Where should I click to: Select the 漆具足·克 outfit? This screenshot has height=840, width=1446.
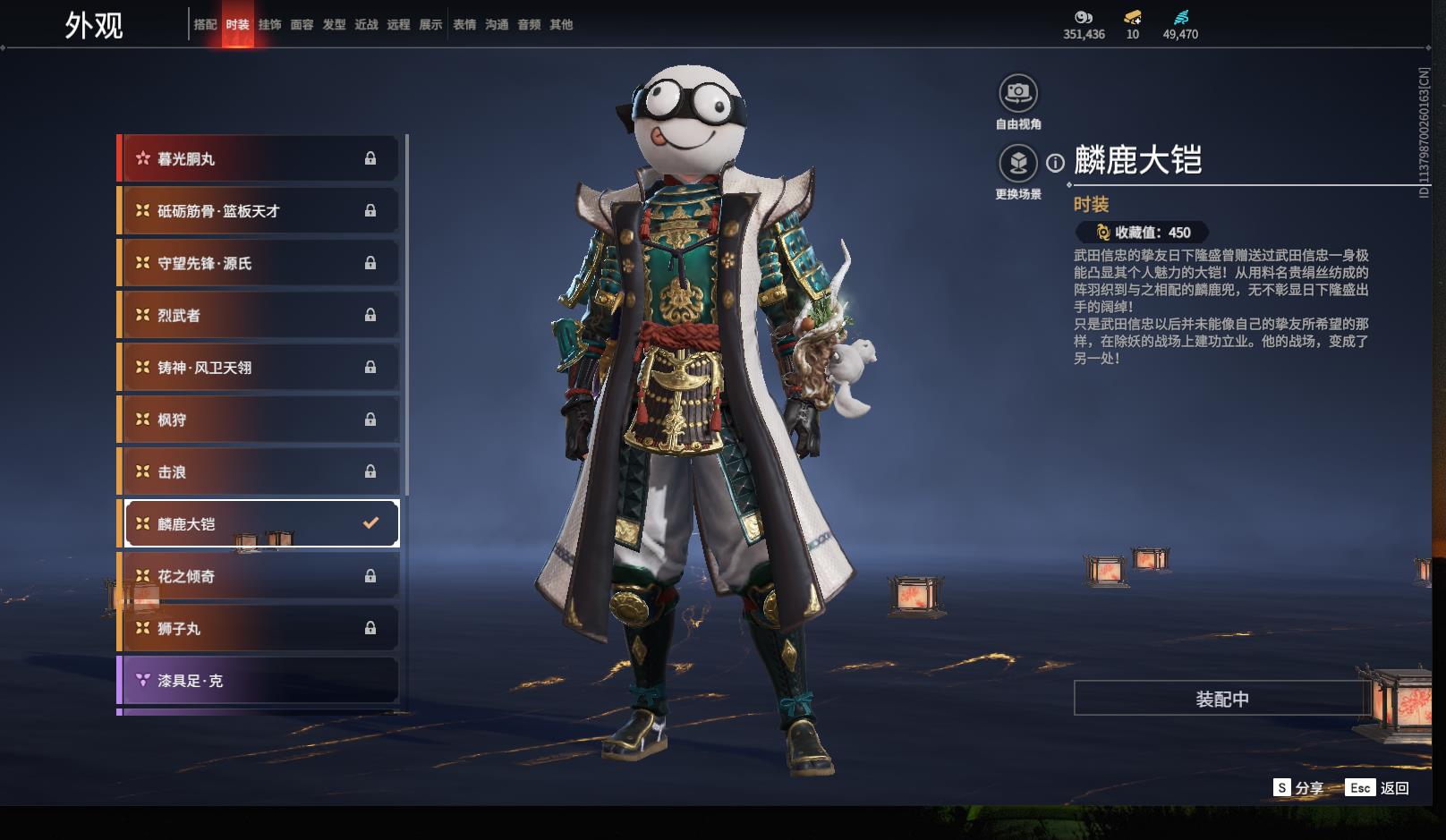point(259,681)
